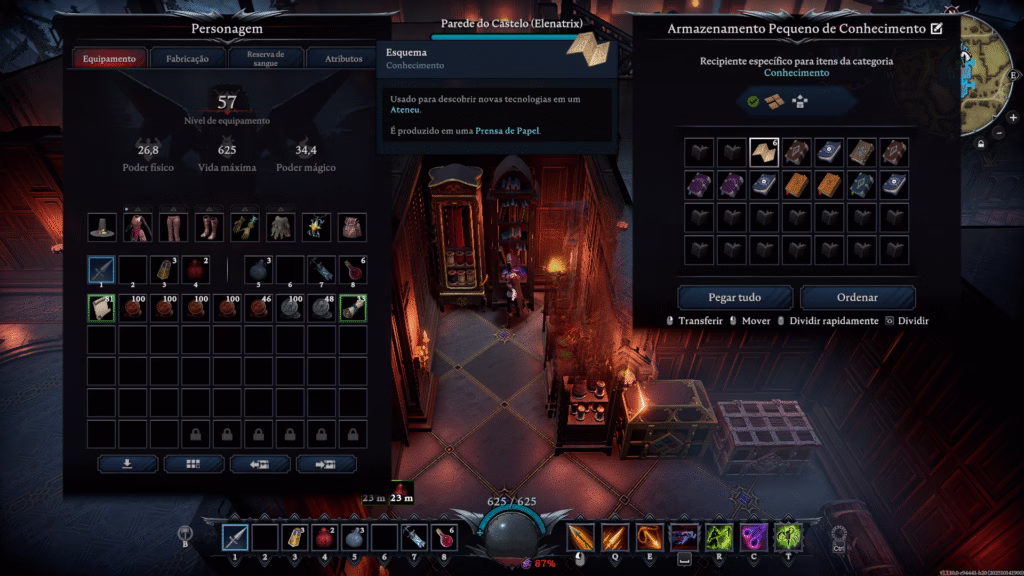
Task: Sort the storage with Ordenar
Action: click(857, 297)
